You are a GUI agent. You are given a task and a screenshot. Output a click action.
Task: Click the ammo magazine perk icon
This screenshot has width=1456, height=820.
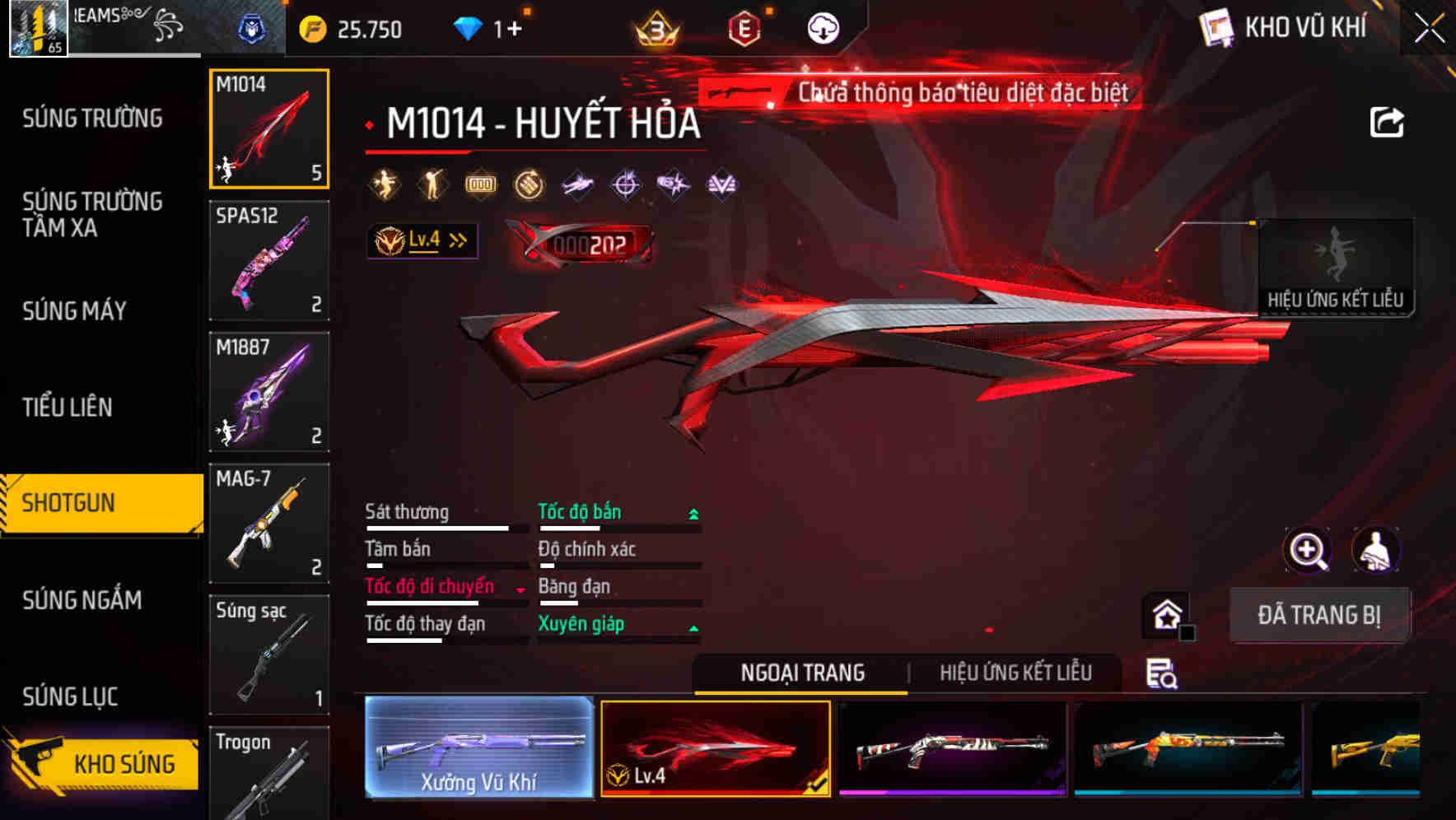click(x=478, y=183)
